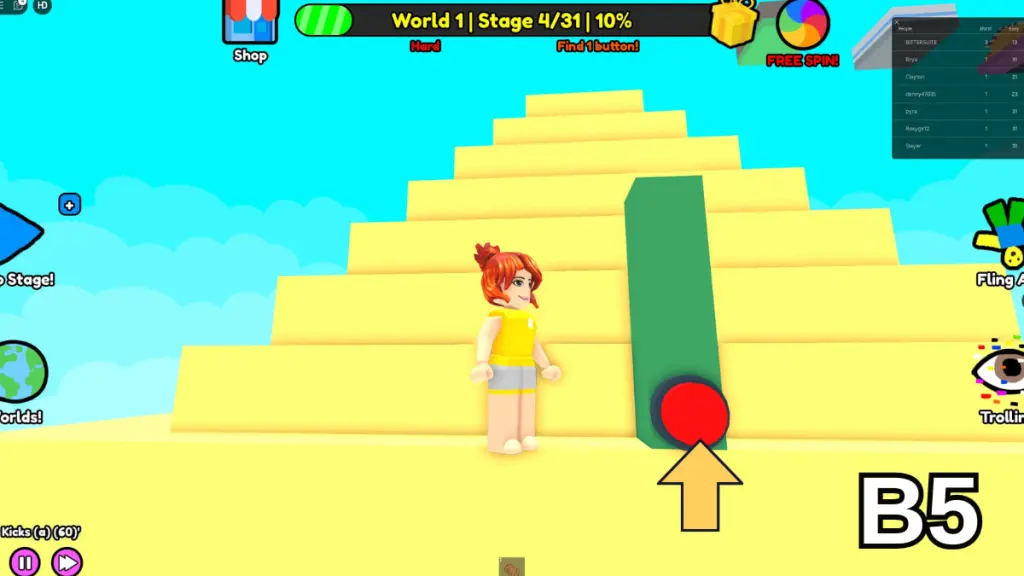Select Slayer in the player list
Screen dimensions: 1024x576
coord(911,146)
